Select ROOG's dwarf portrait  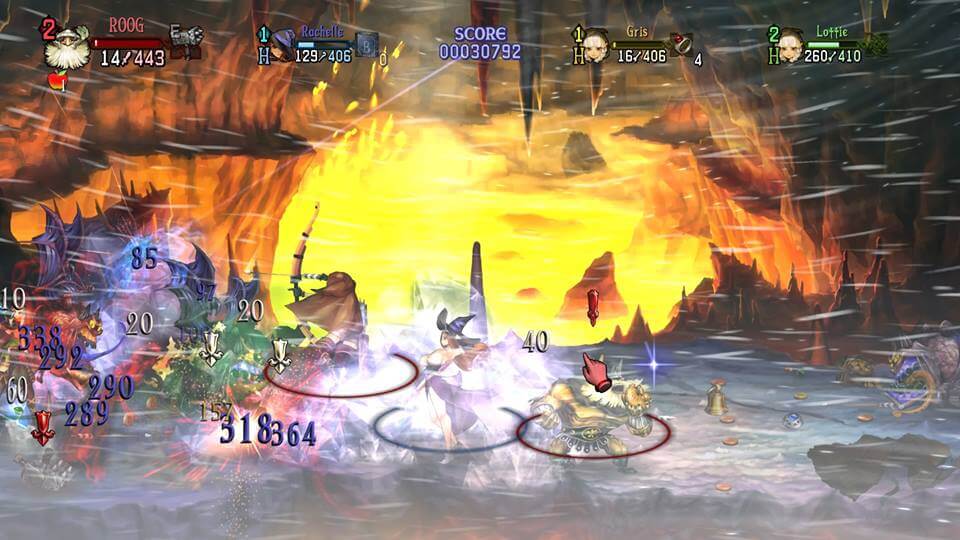point(68,49)
